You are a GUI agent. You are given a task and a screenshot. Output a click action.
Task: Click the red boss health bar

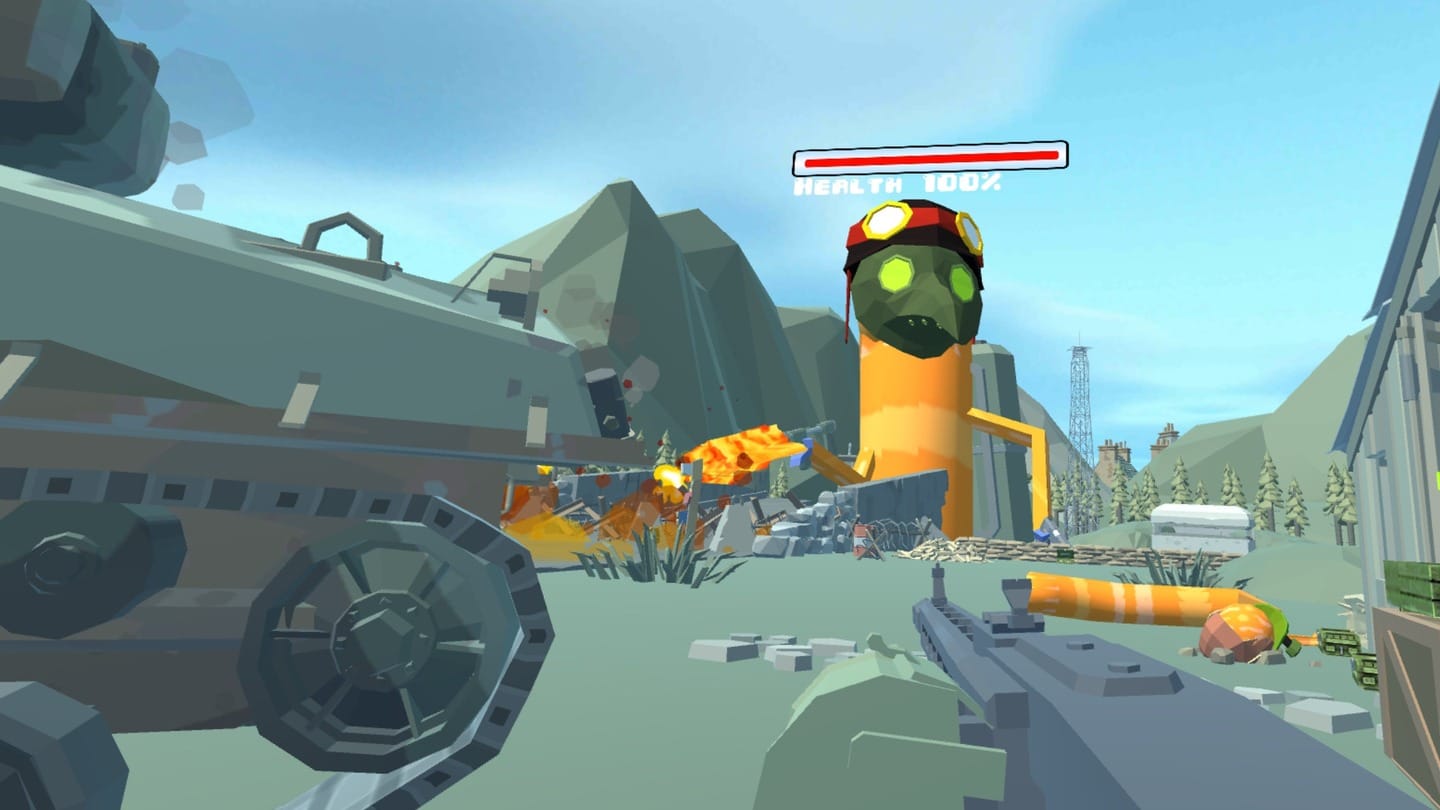pos(928,156)
